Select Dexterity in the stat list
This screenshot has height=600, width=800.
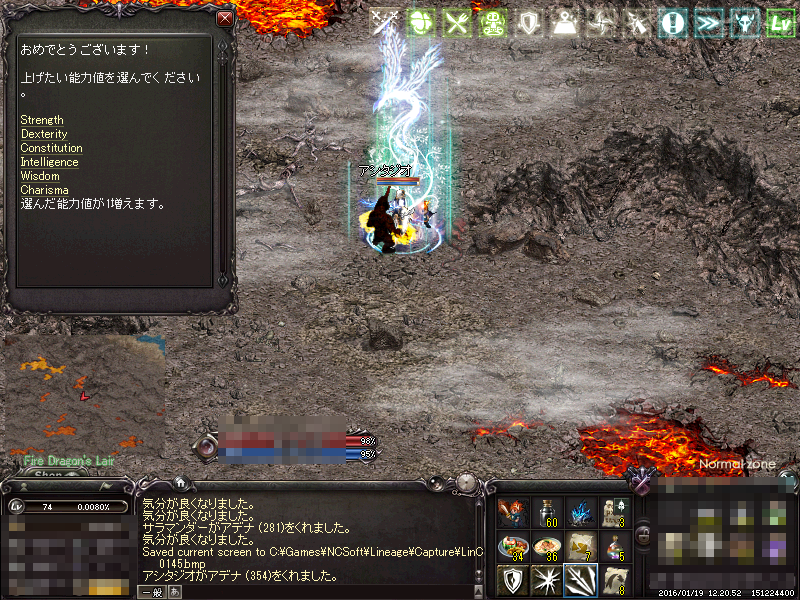click(44, 134)
